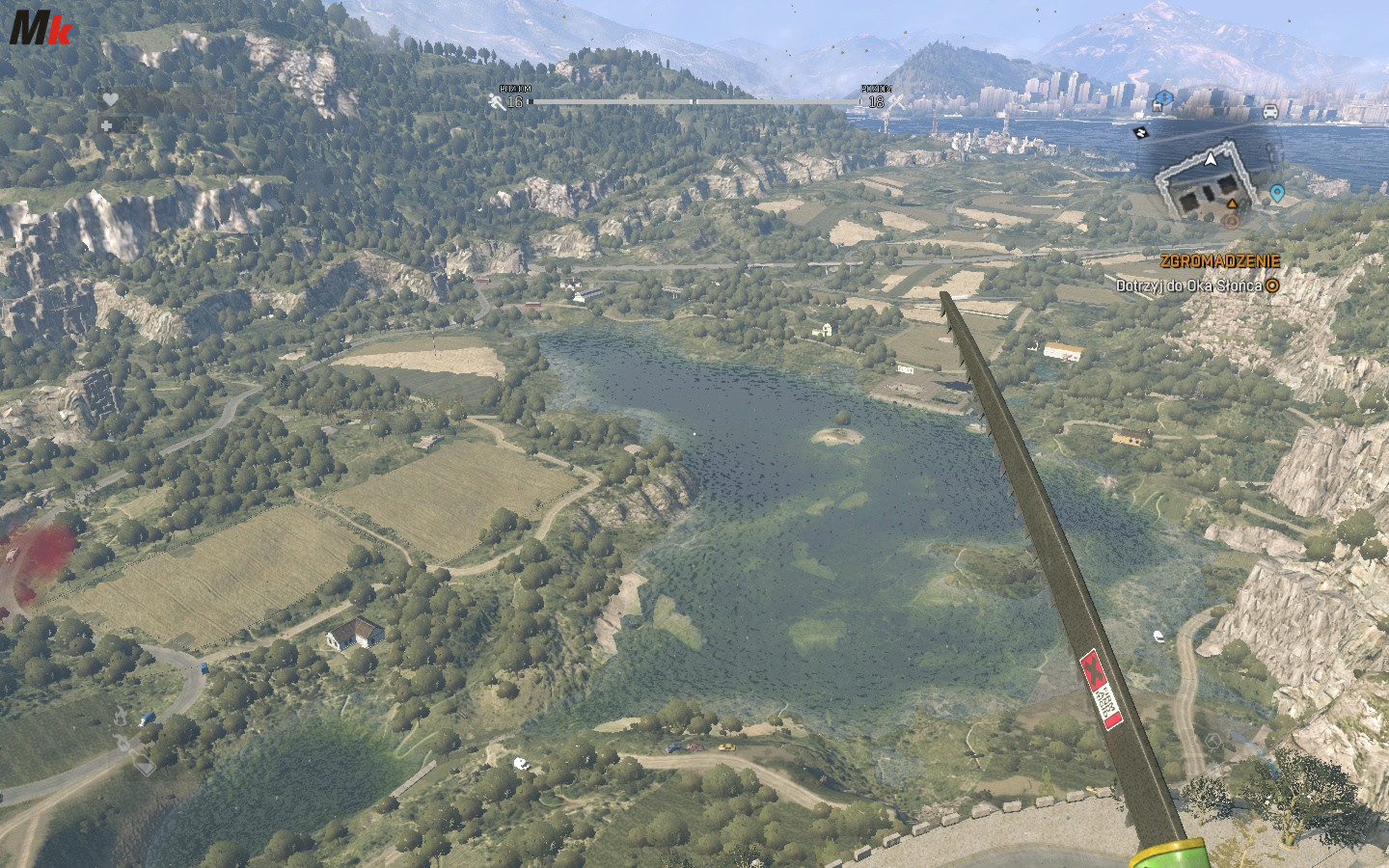
Task: Open the ZGROMADZENIE quest tracker
Action: point(1219,260)
